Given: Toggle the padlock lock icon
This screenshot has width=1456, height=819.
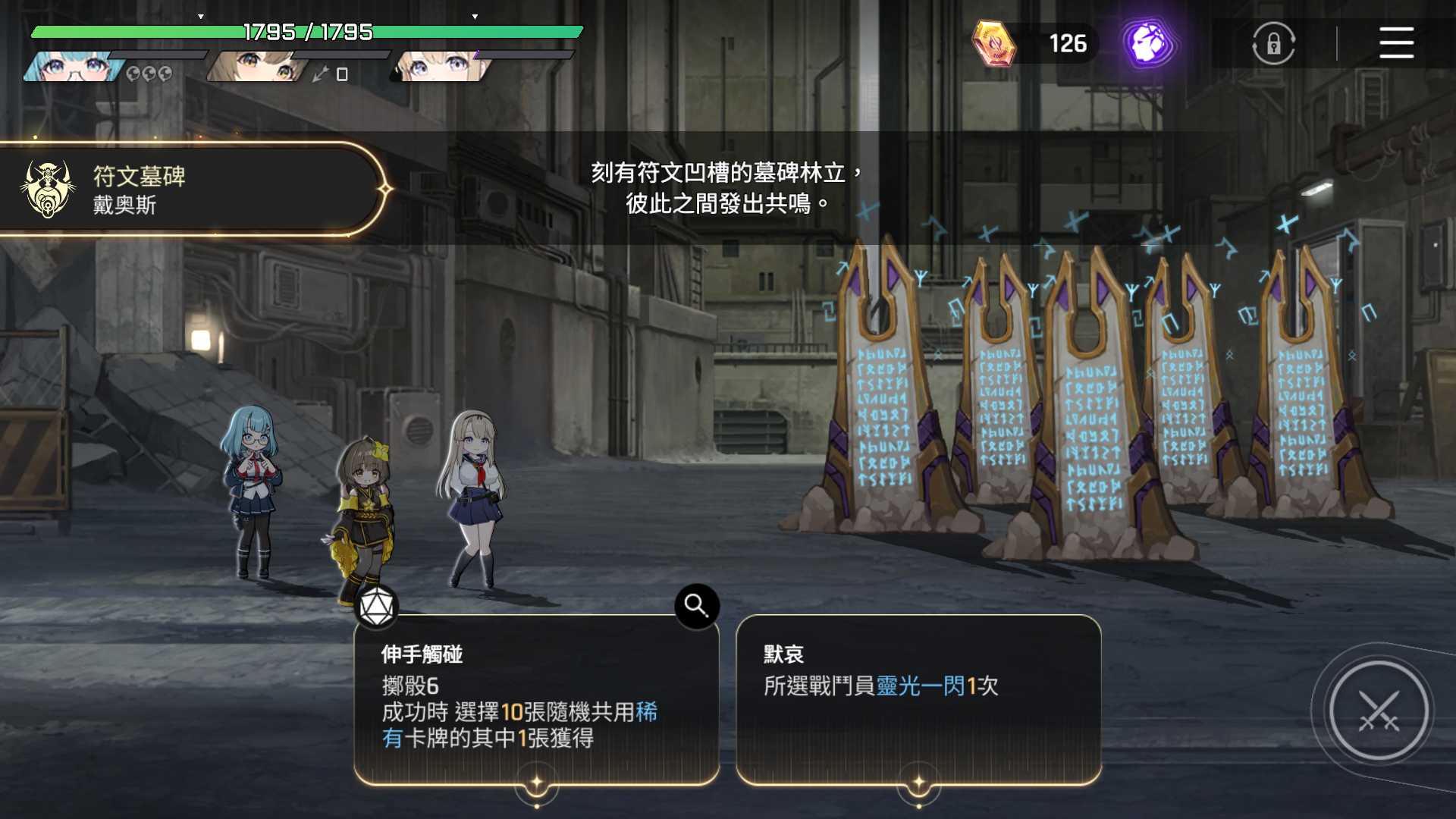Looking at the screenshot, I should (x=1273, y=43).
